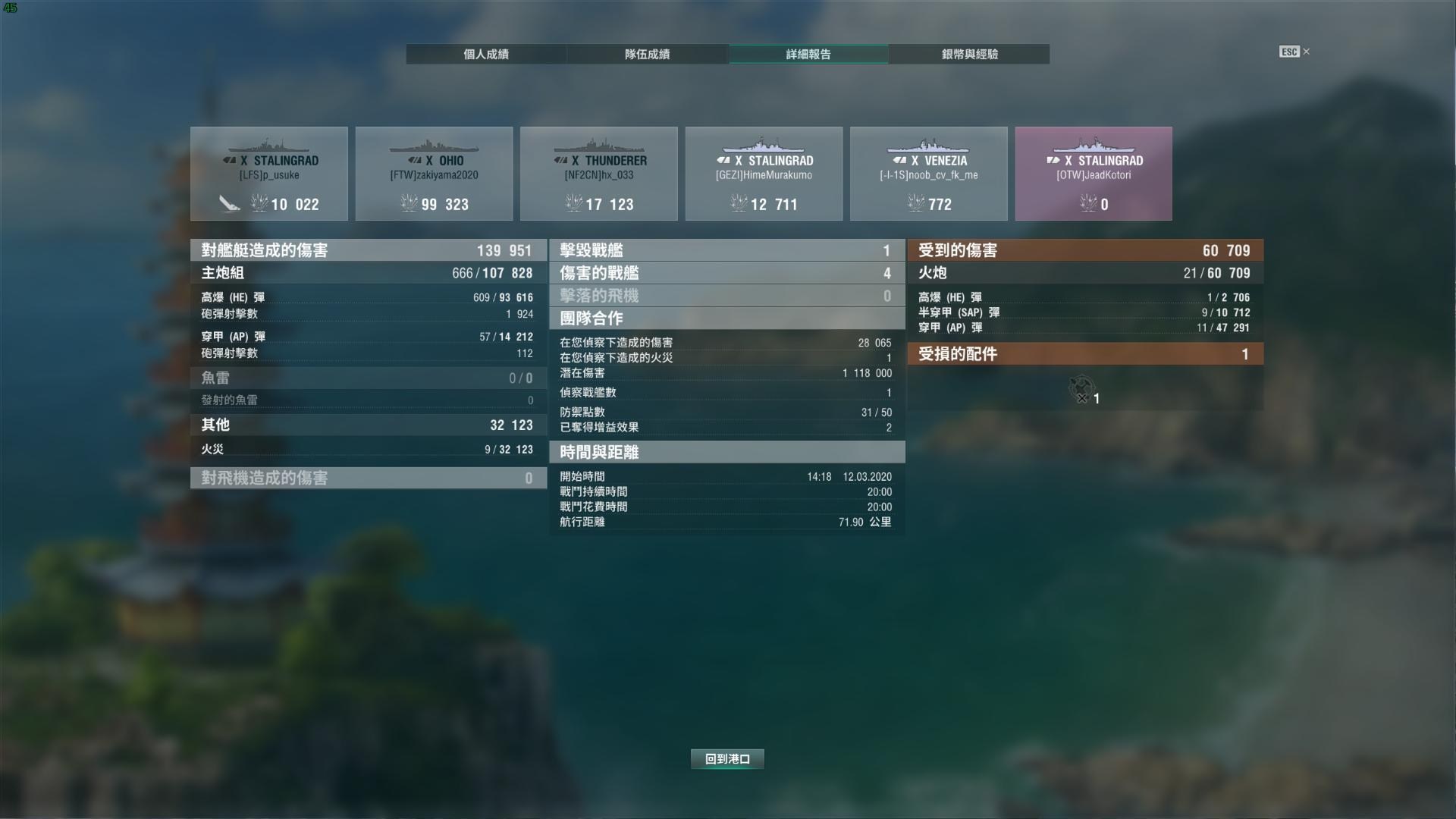Screen dimensions: 1456x819
Task: Click the XP burst icon on OHIO's card
Action: 408,204
